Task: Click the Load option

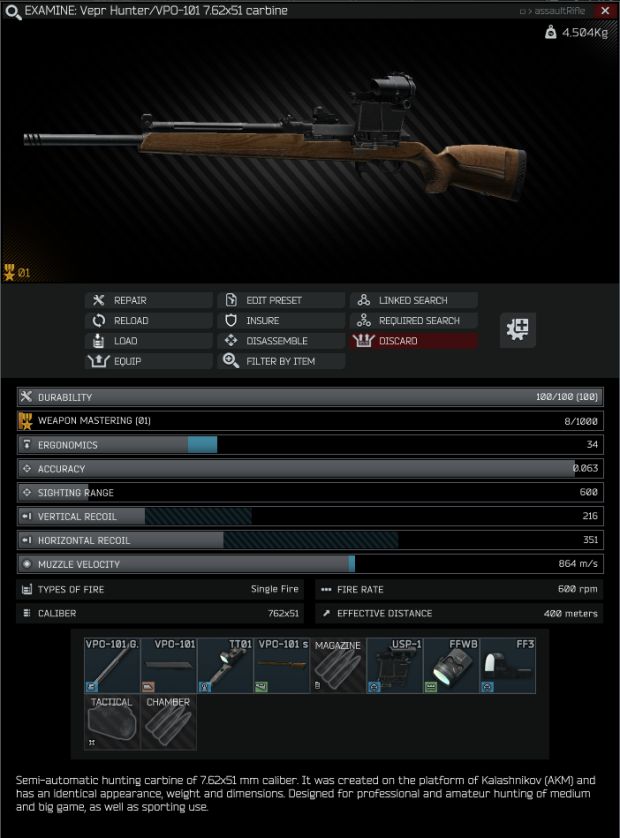Action: (149, 341)
